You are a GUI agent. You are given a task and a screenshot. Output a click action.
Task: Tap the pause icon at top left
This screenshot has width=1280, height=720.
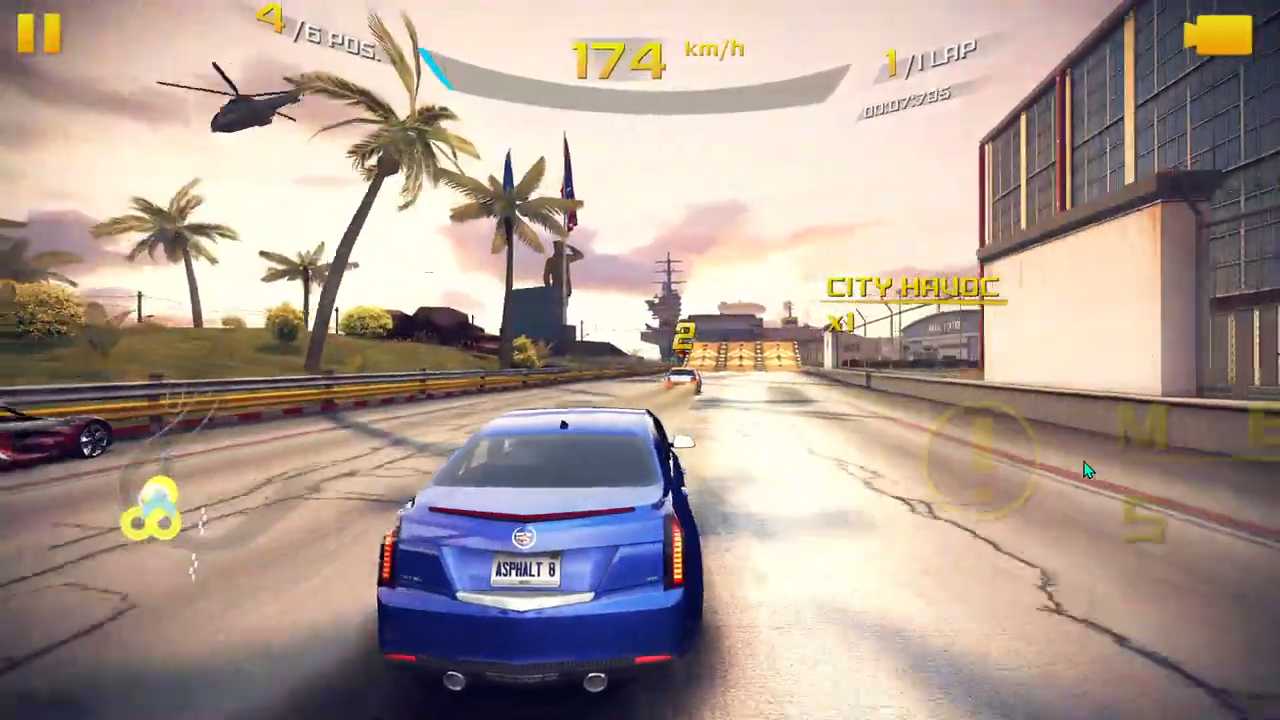click(38, 33)
